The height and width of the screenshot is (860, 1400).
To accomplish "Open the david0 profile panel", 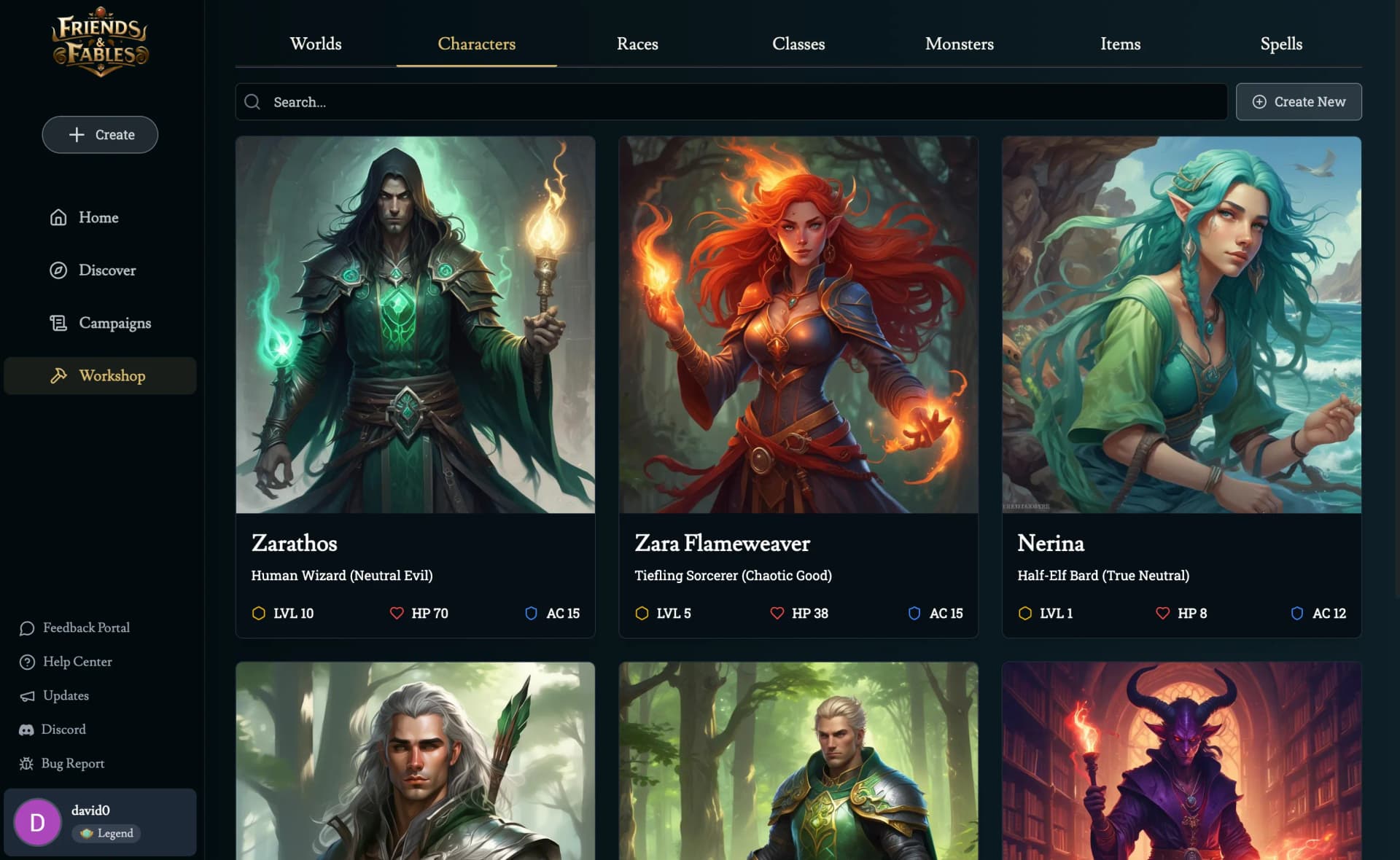I will (100, 822).
